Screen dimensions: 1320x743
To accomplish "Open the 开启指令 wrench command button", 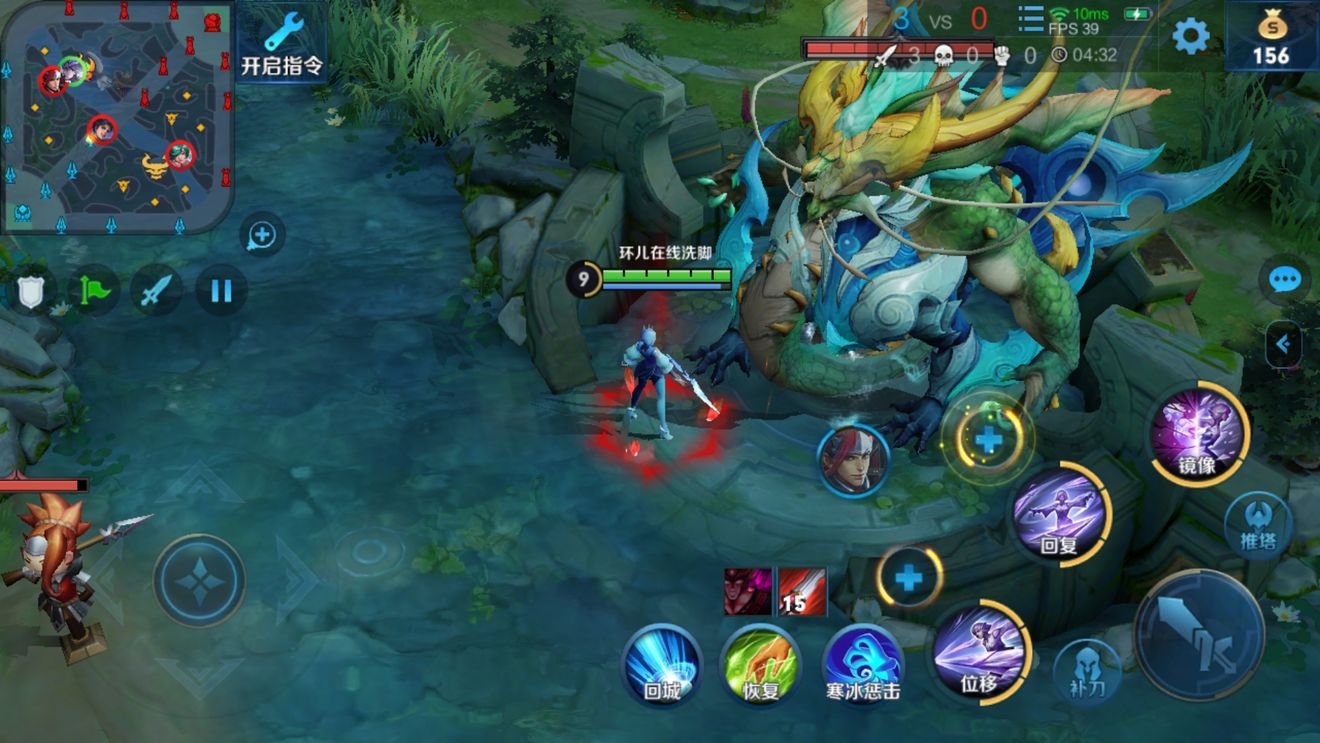I will (x=283, y=45).
